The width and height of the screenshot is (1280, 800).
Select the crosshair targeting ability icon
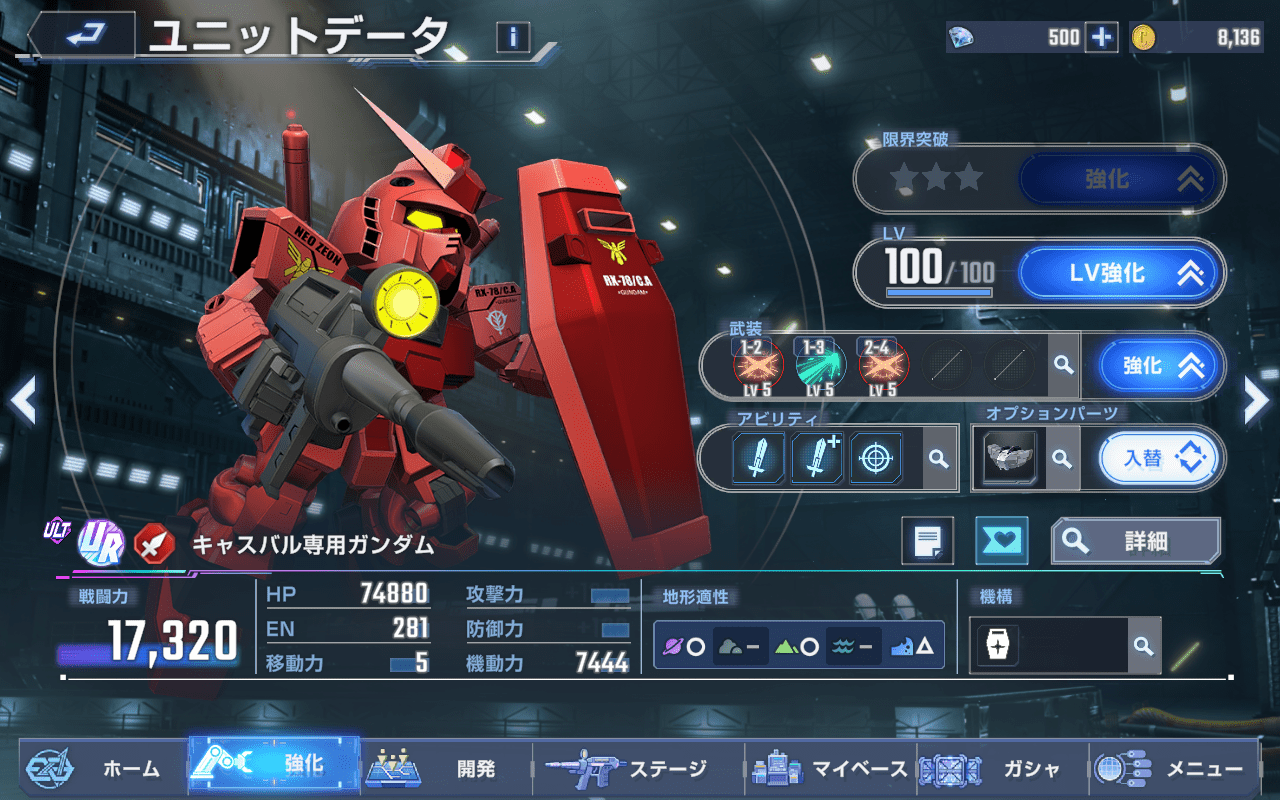pos(876,458)
